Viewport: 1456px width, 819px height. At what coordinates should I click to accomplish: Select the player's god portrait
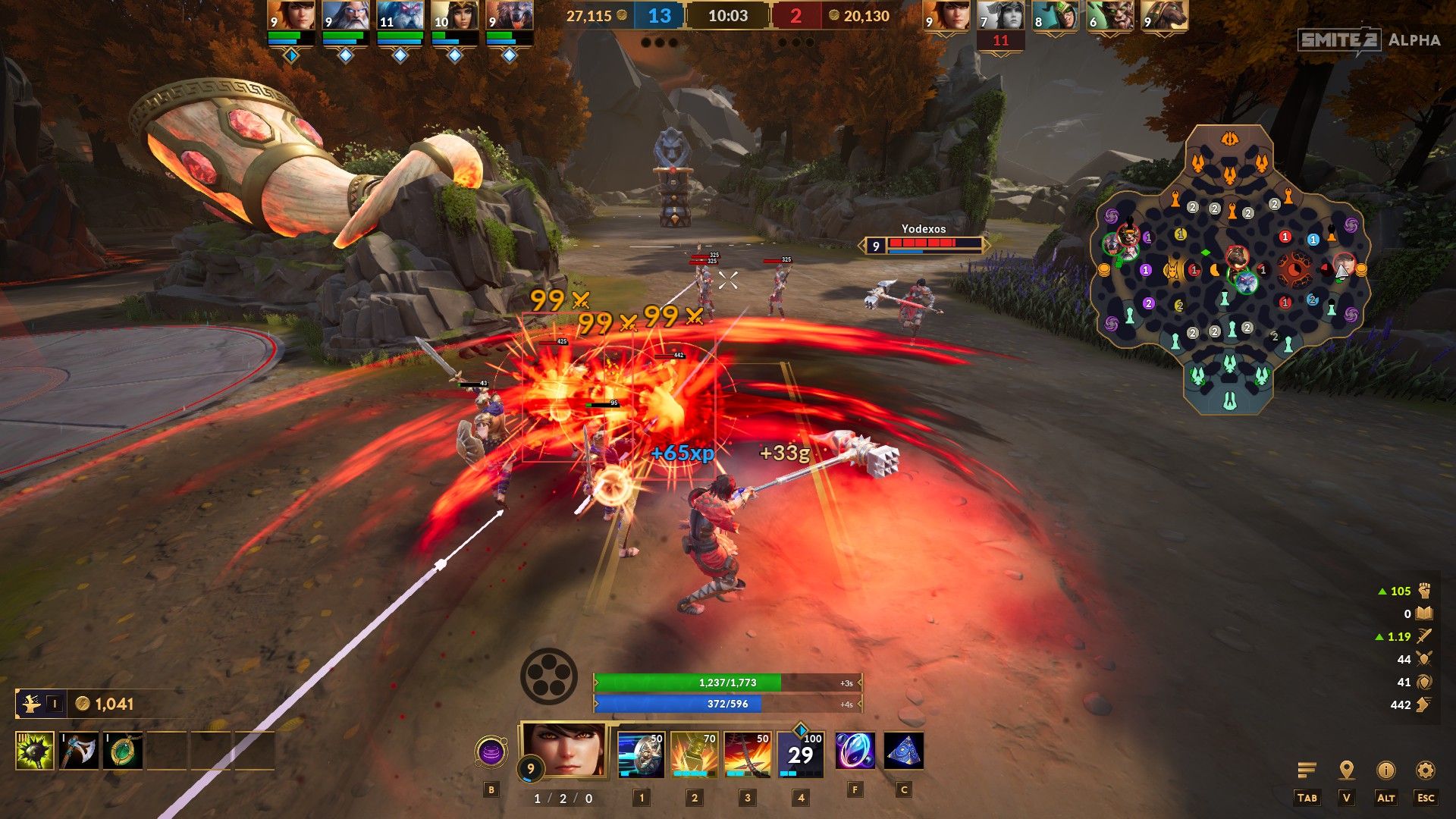click(566, 749)
